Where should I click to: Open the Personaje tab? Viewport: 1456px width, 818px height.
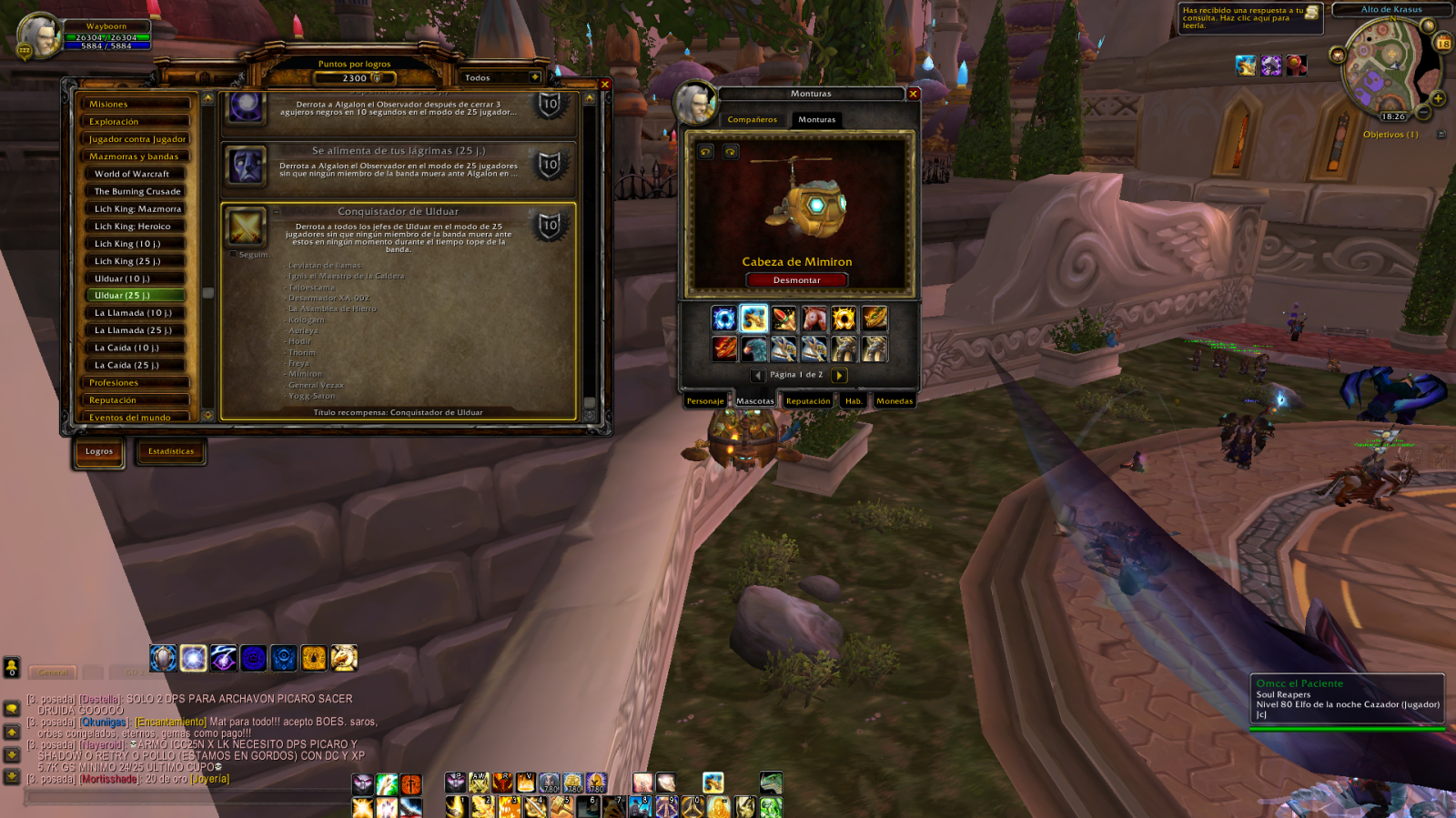click(705, 401)
